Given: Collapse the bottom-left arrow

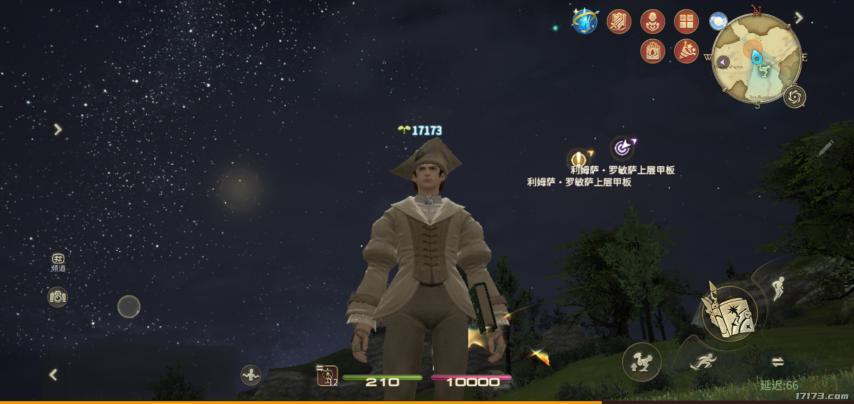Looking at the screenshot, I should 54,375.
